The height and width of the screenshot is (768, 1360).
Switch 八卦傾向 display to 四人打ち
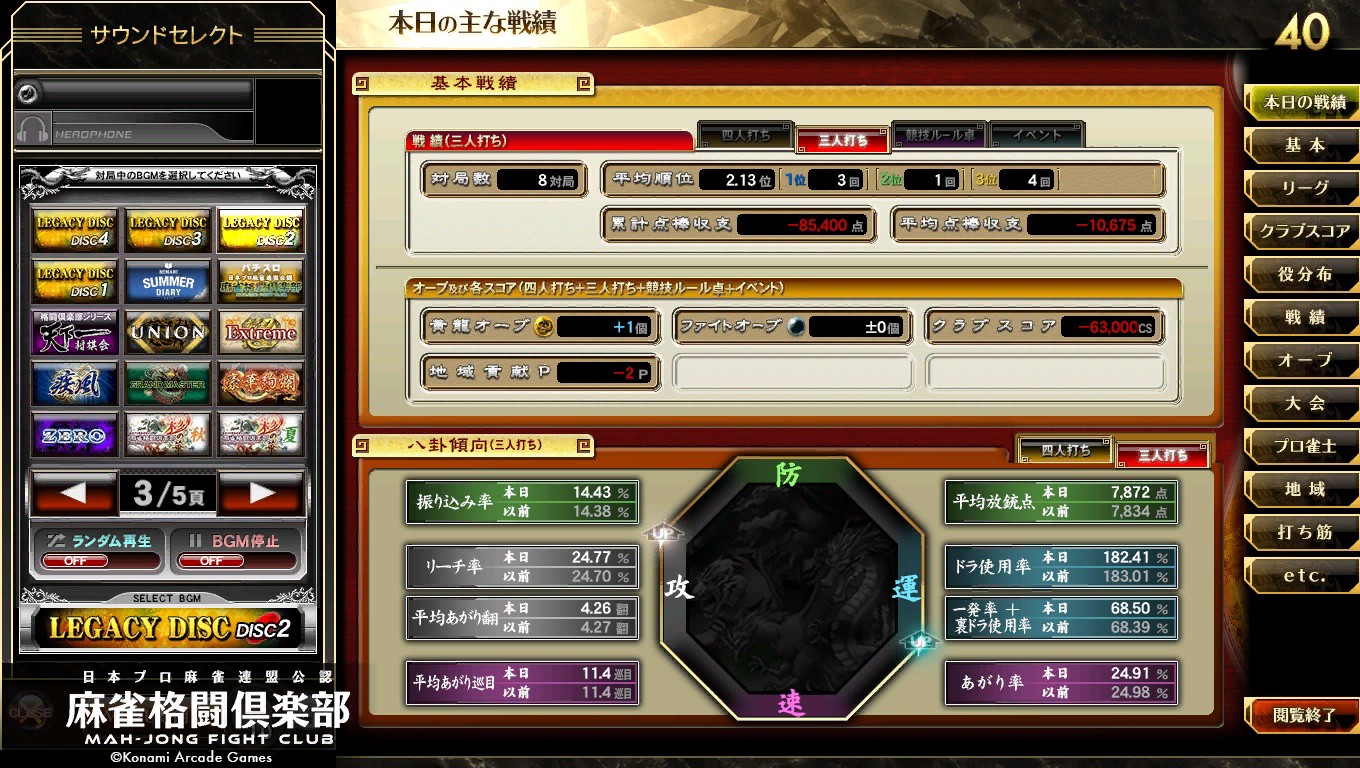1064,452
